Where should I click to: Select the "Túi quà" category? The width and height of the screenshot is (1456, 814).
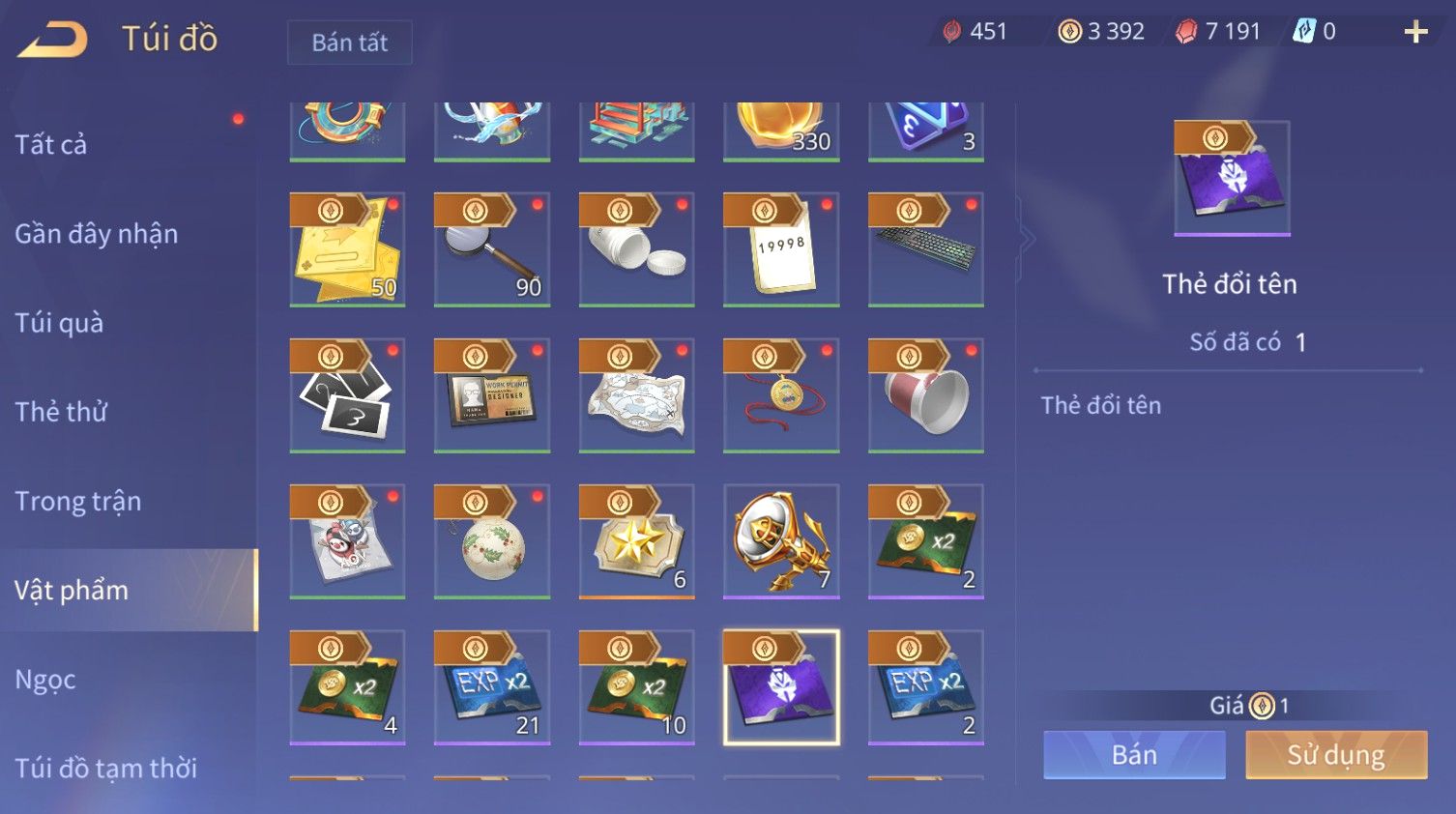[x=59, y=323]
